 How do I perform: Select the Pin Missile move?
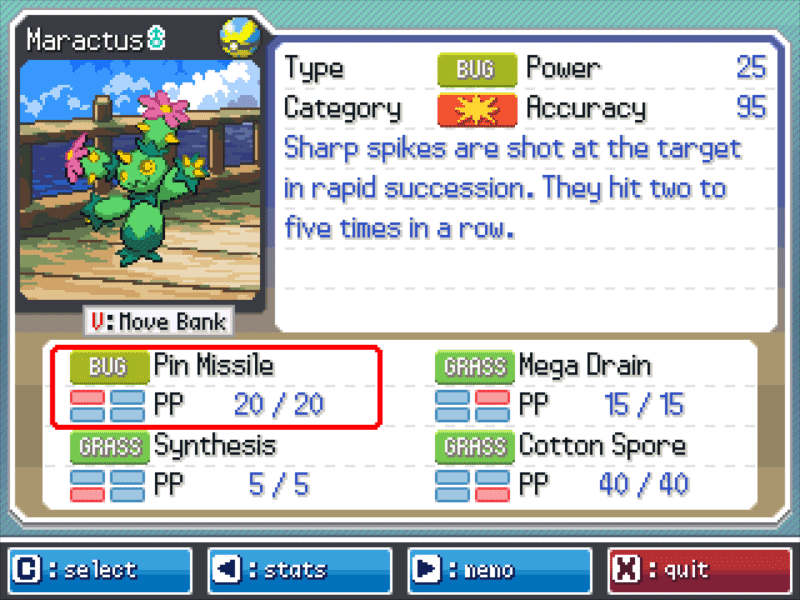pos(216,385)
